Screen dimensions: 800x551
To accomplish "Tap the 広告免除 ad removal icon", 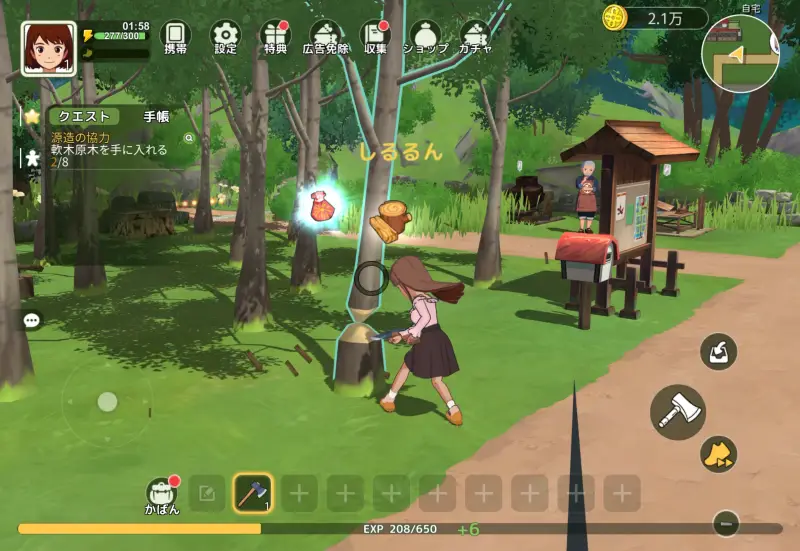I will [325, 37].
